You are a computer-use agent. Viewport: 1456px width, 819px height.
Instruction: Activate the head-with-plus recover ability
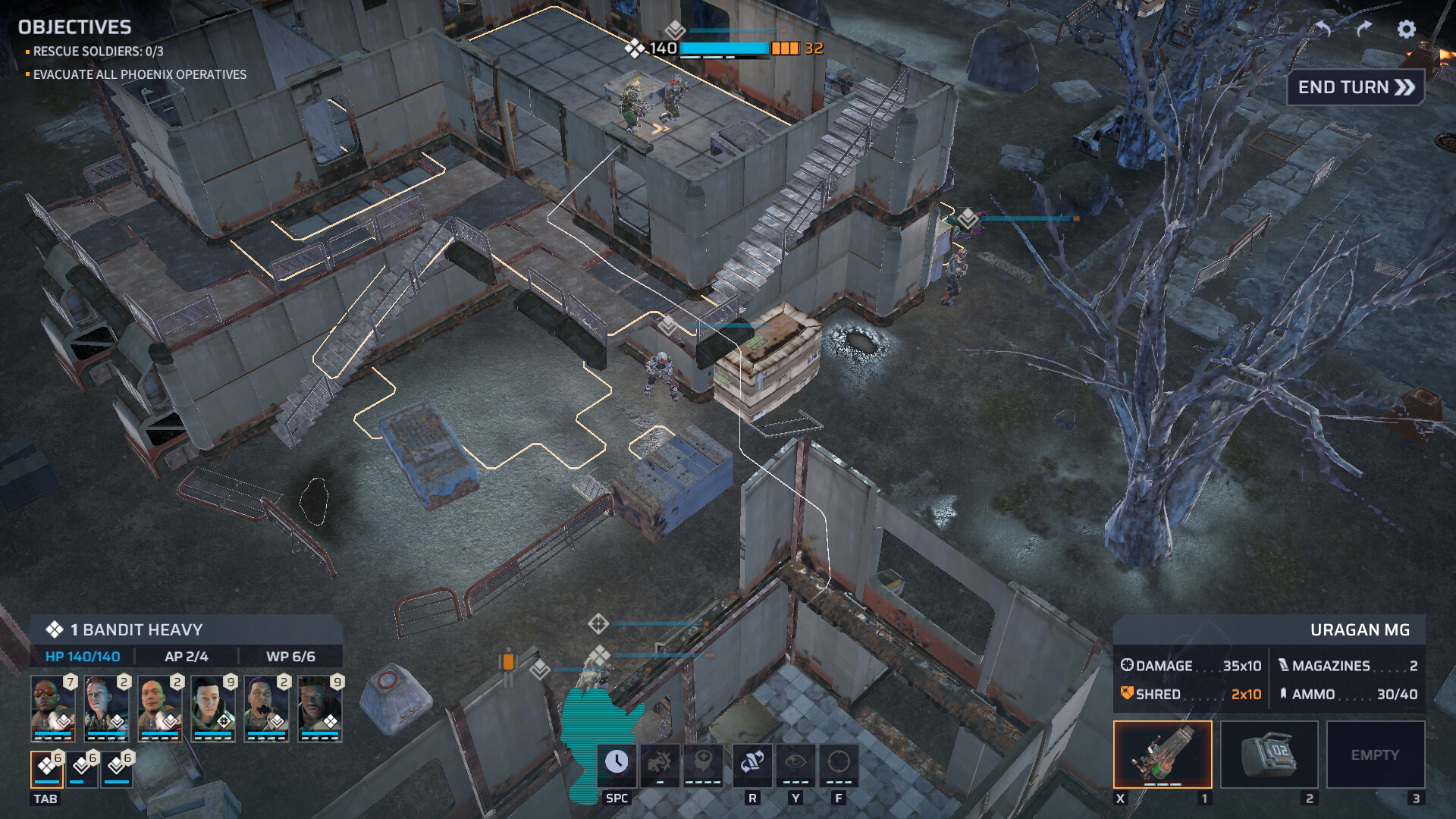click(703, 762)
